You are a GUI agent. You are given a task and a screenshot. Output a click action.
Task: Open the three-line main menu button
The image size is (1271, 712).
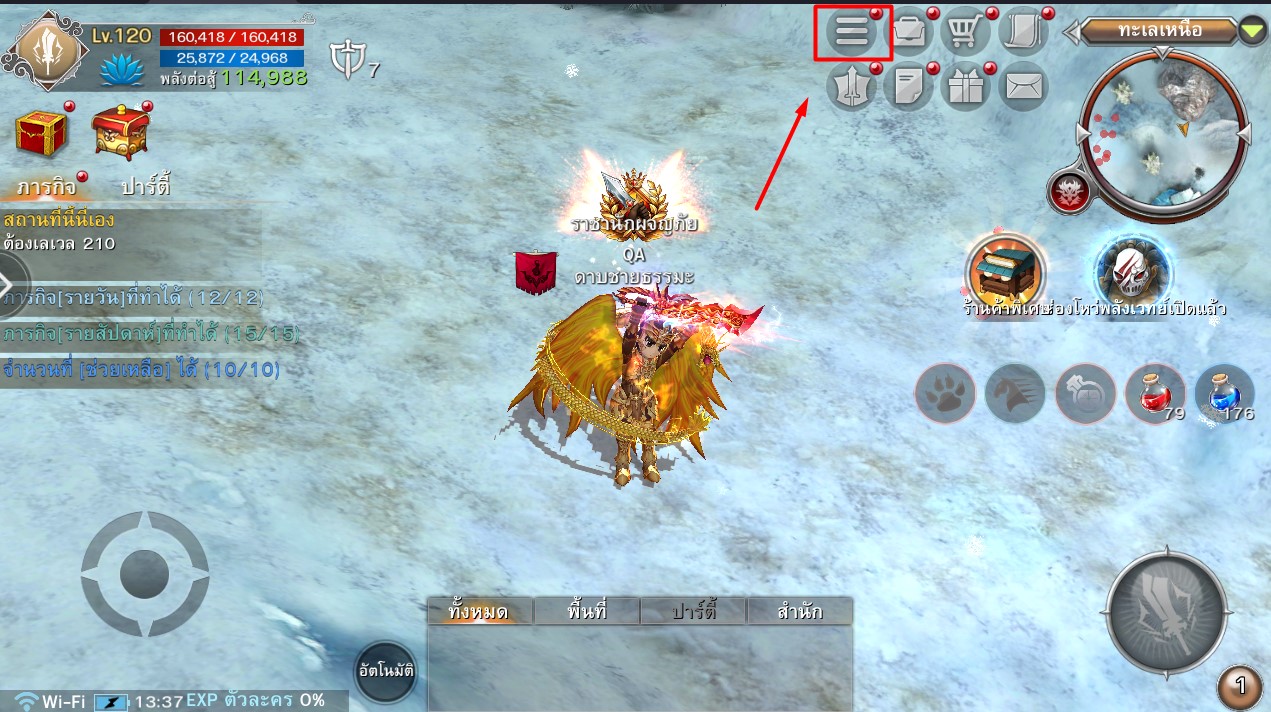(x=852, y=32)
